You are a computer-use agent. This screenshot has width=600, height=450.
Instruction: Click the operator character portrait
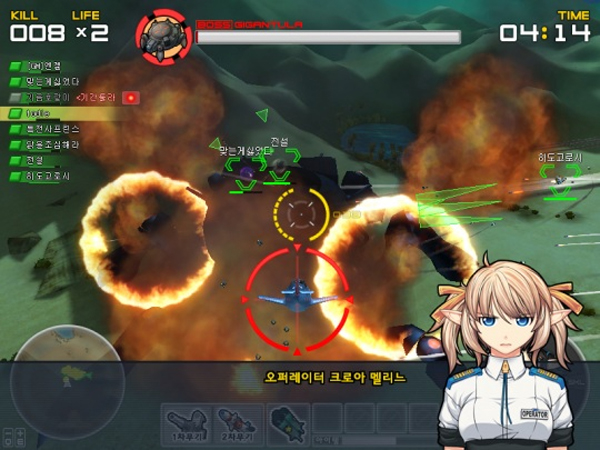pyautogui.click(x=508, y=350)
